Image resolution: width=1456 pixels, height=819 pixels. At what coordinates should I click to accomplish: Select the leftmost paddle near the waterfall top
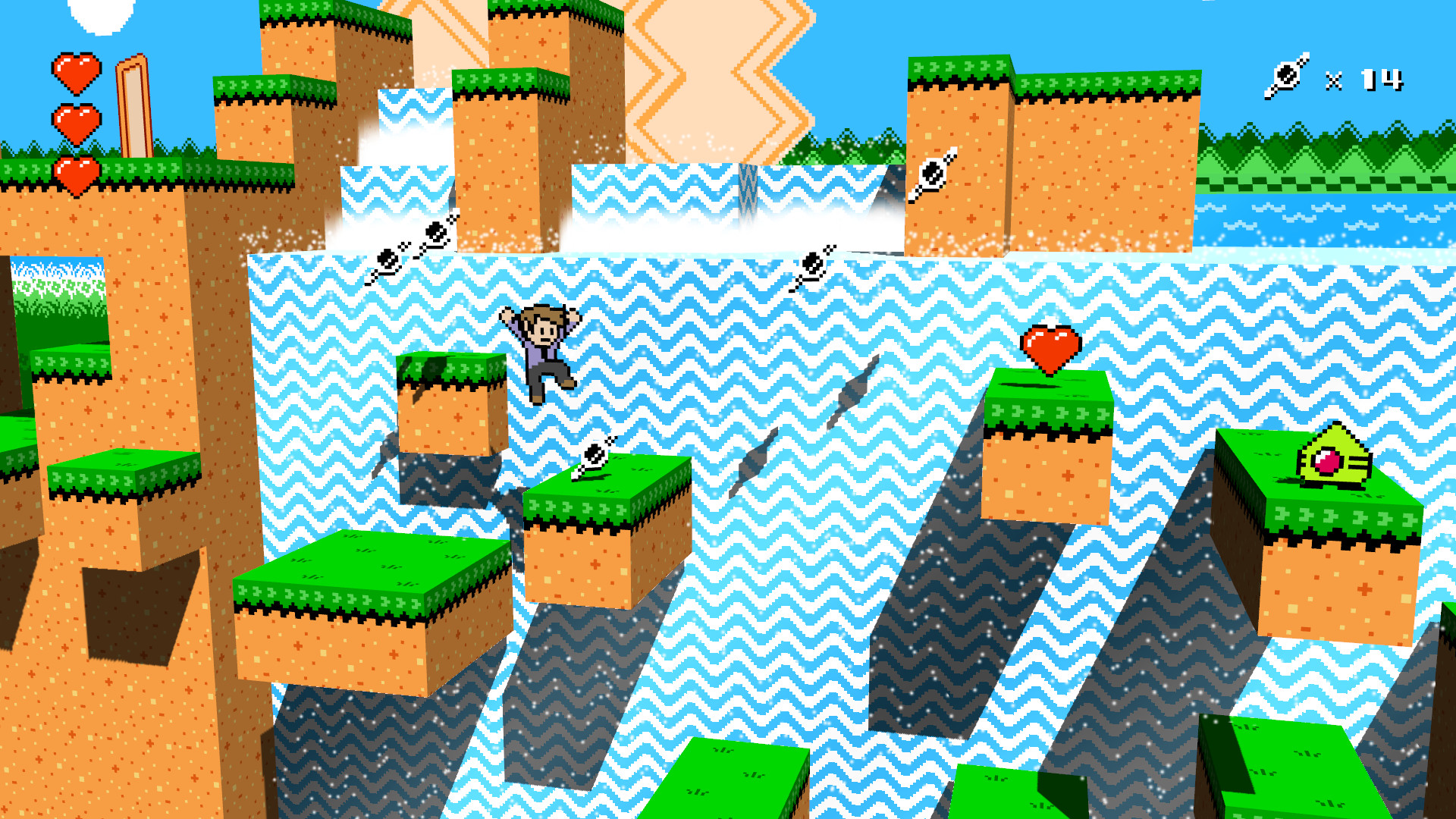pyautogui.click(x=388, y=259)
